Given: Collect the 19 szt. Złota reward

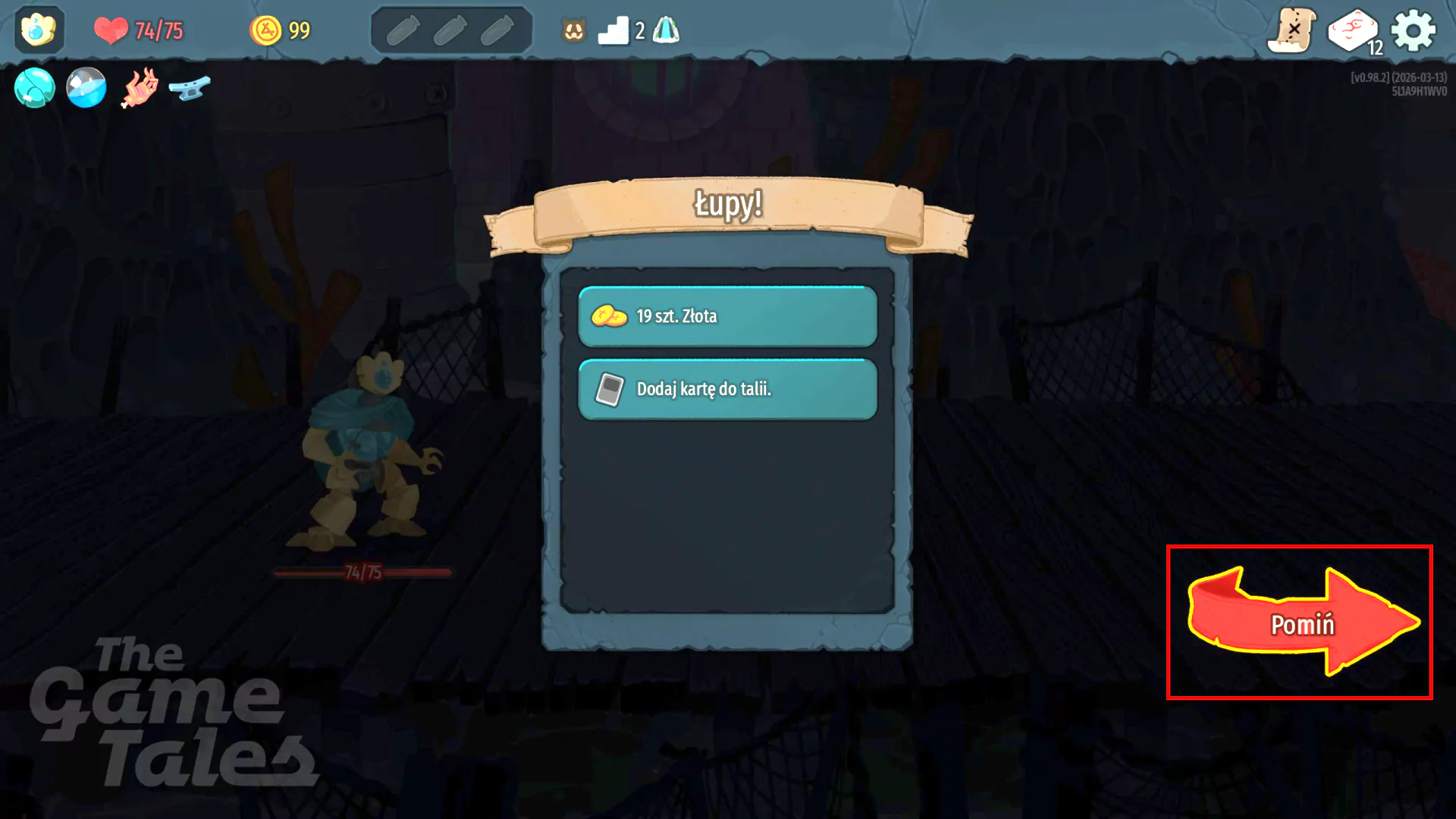Looking at the screenshot, I should (726, 316).
